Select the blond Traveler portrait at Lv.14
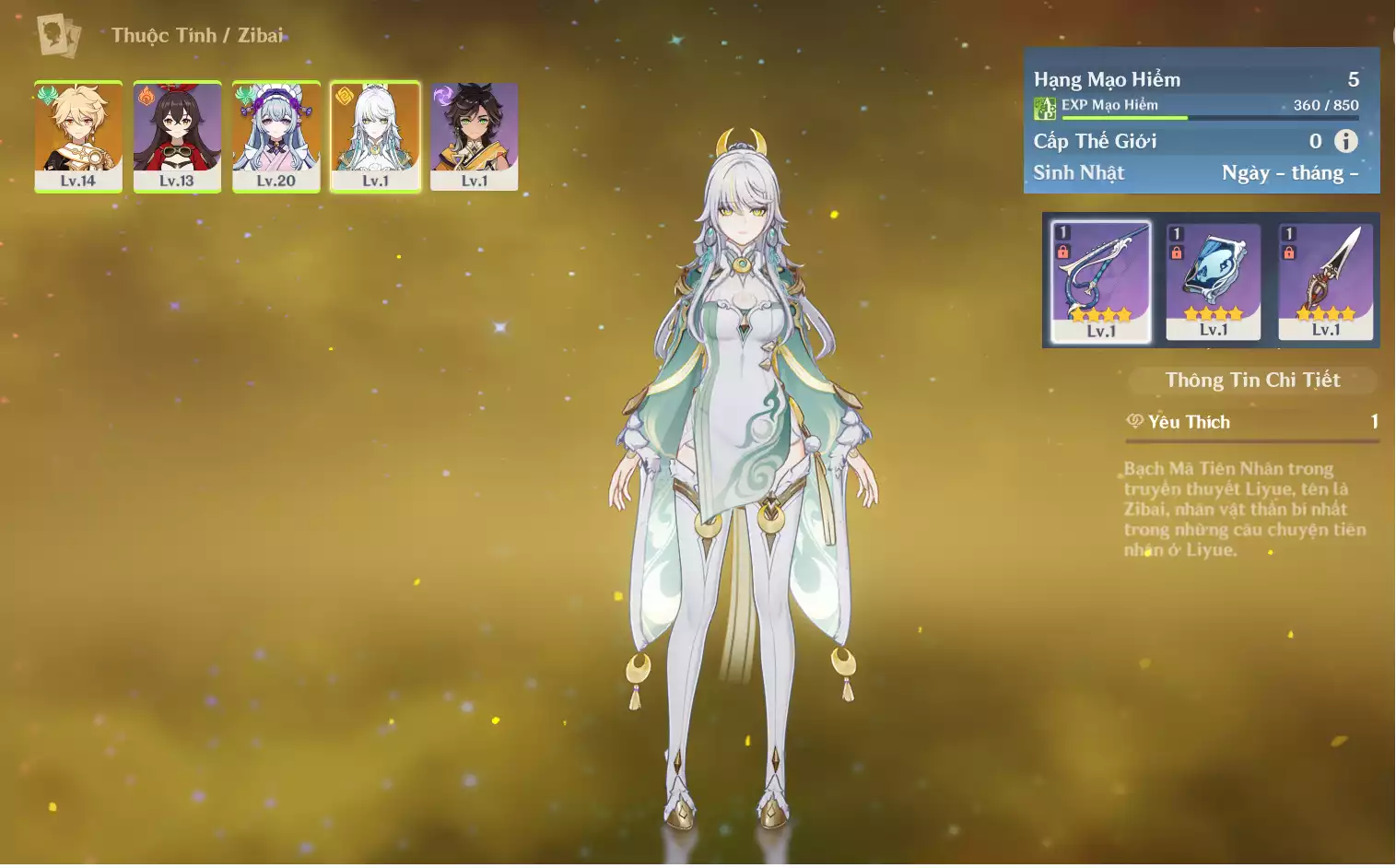The width and height of the screenshot is (1396, 868). 78,136
